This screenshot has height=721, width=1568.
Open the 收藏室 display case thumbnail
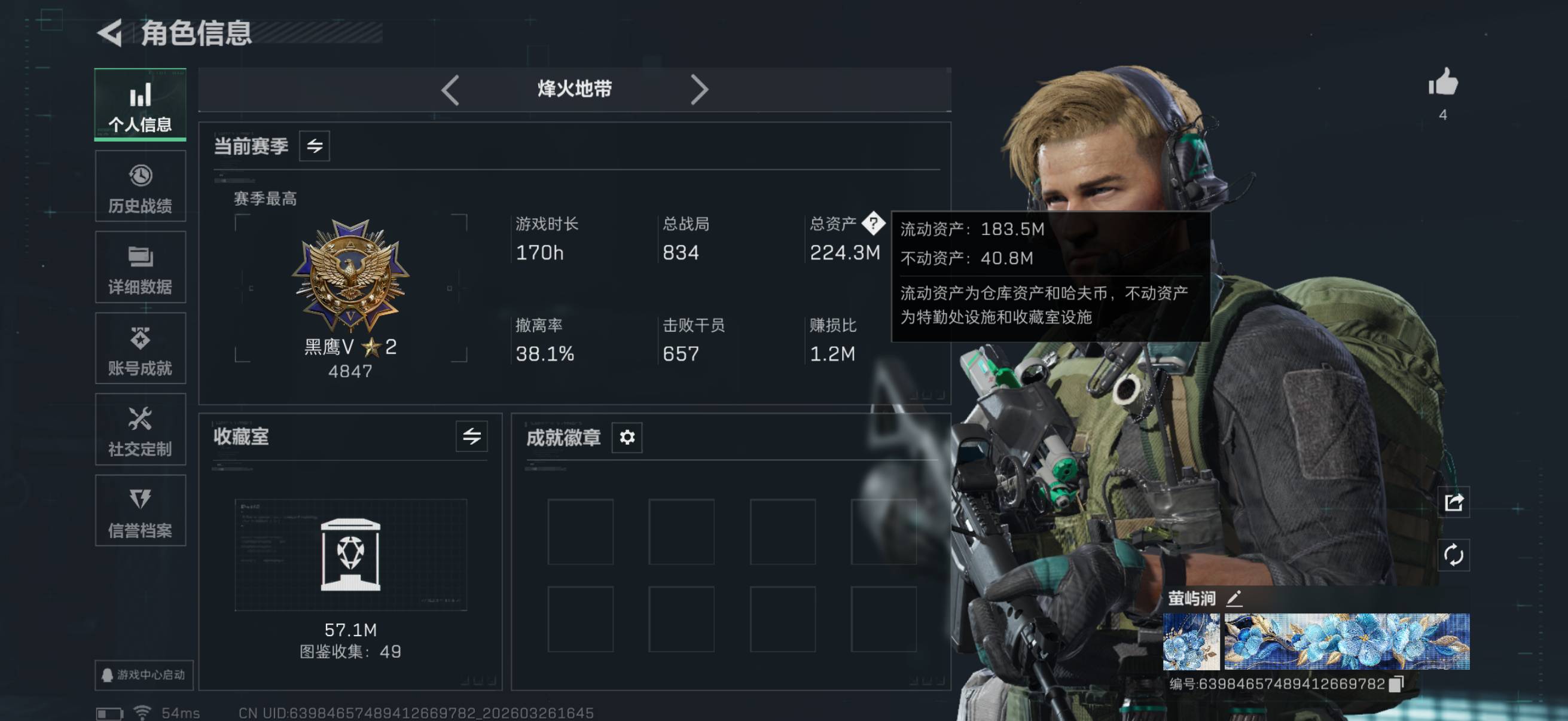350,555
